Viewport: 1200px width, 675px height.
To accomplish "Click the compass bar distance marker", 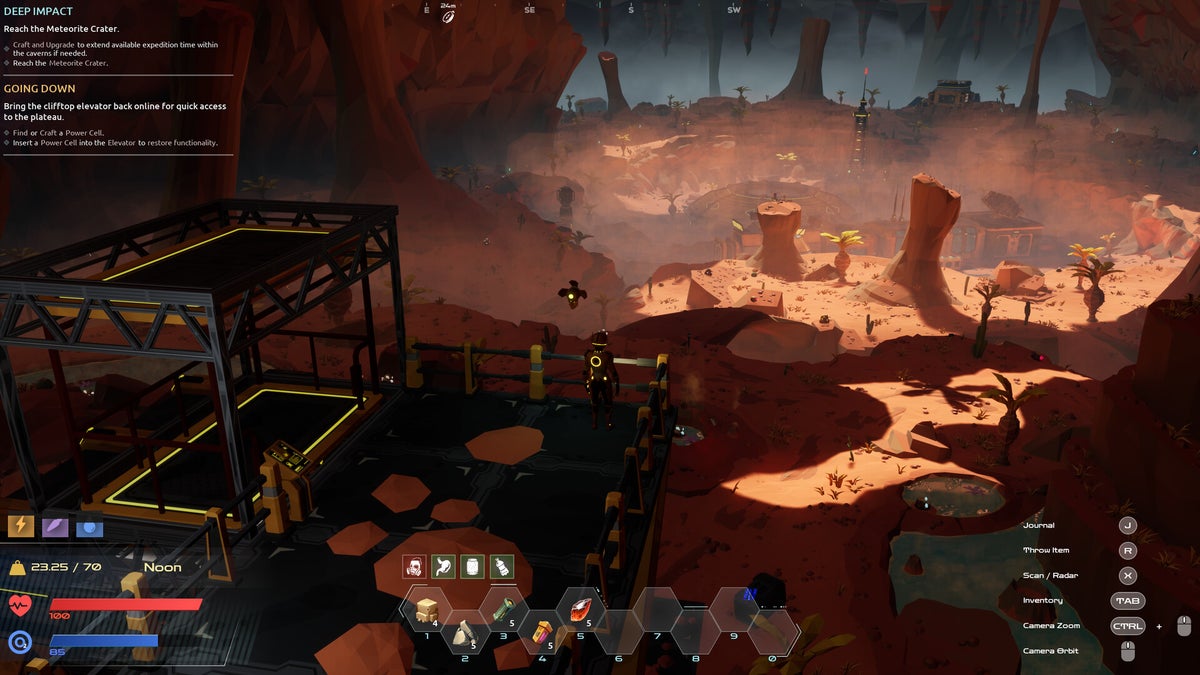I will (449, 12).
